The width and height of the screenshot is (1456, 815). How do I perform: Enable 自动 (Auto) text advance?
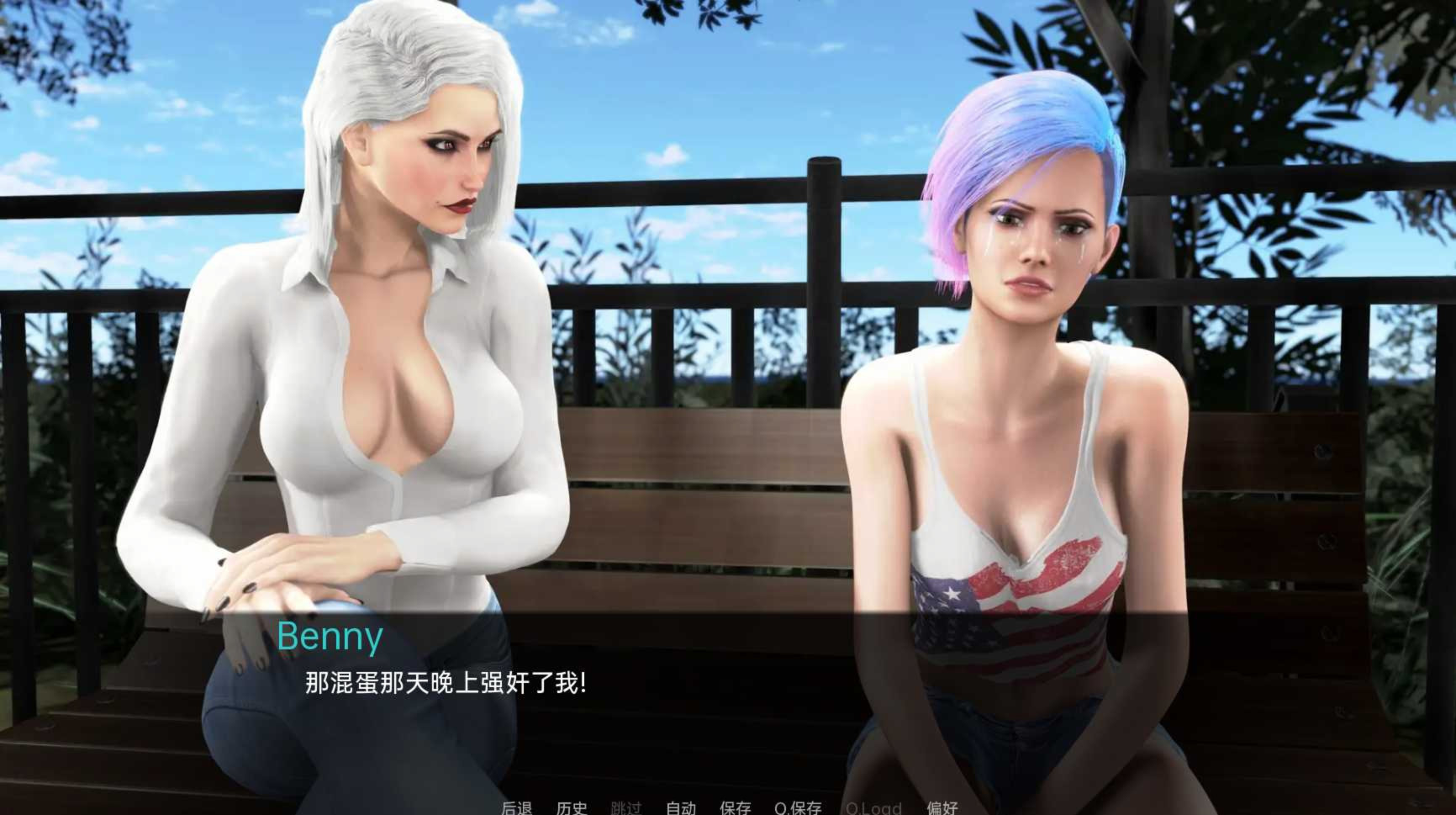coord(681,807)
